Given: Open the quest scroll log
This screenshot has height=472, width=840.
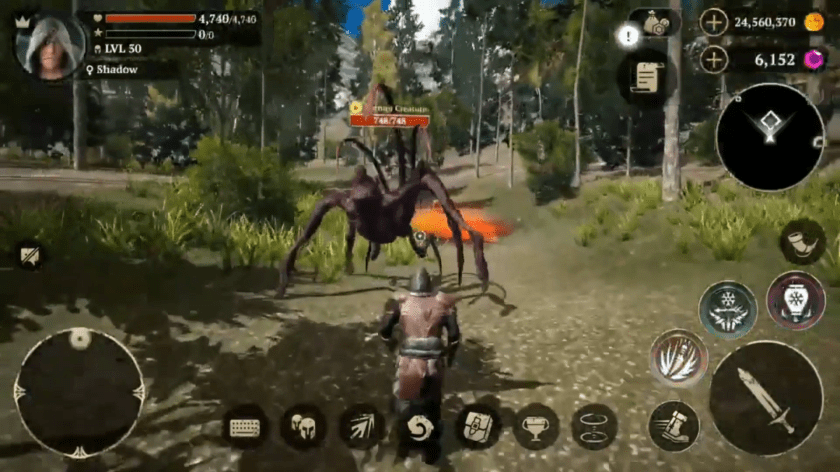Looking at the screenshot, I should coord(646,77).
